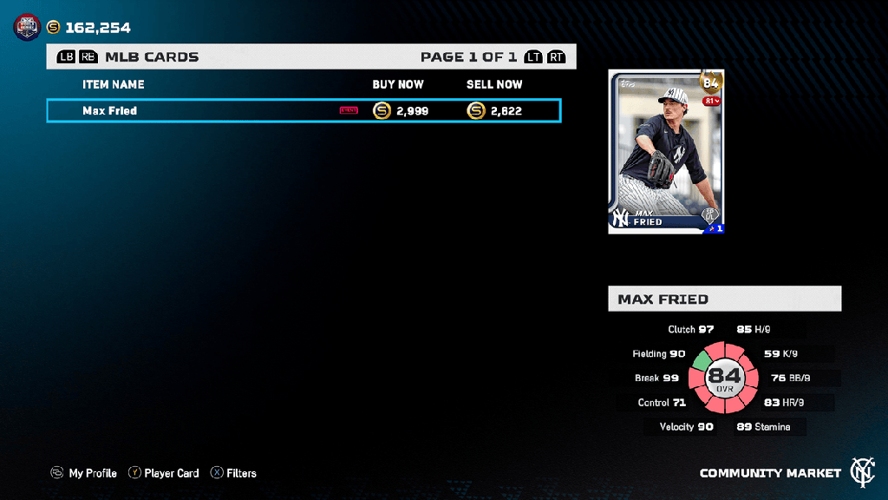Open My Profile

click(x=84, y=473)
